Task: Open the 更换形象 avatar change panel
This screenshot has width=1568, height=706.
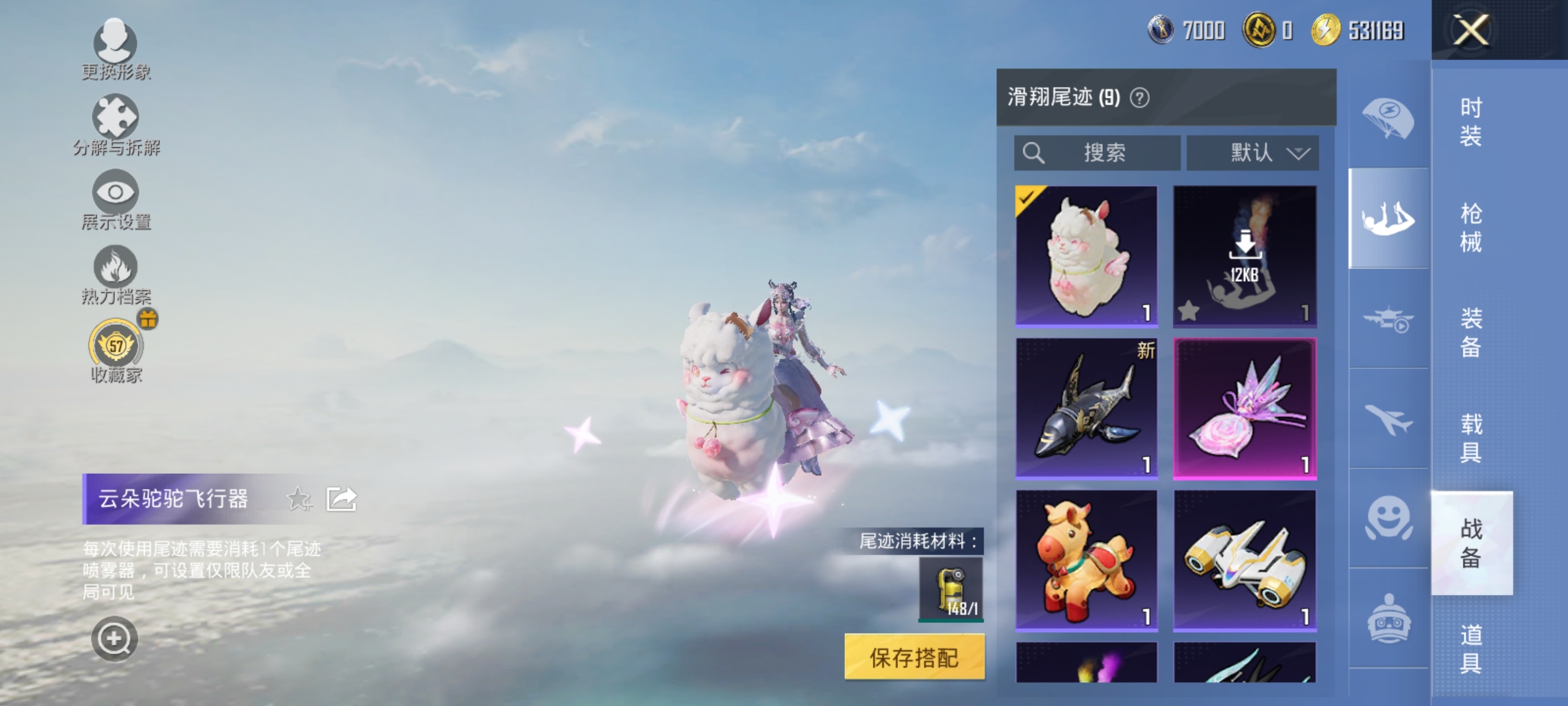Action: pyautogui.click(x=116, y=44)
